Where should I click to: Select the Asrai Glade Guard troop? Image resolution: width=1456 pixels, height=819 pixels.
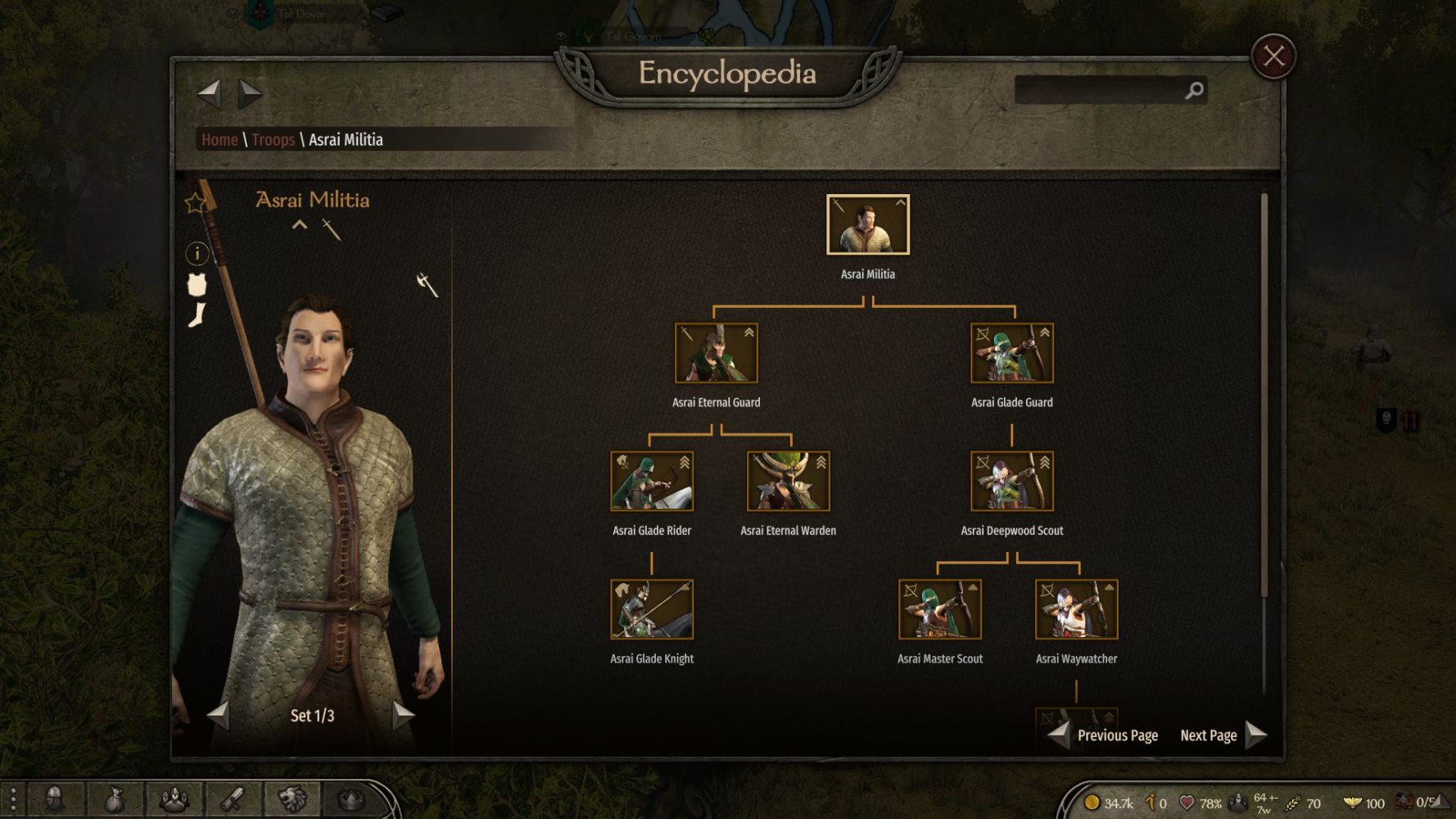[x=1011, y=353]
